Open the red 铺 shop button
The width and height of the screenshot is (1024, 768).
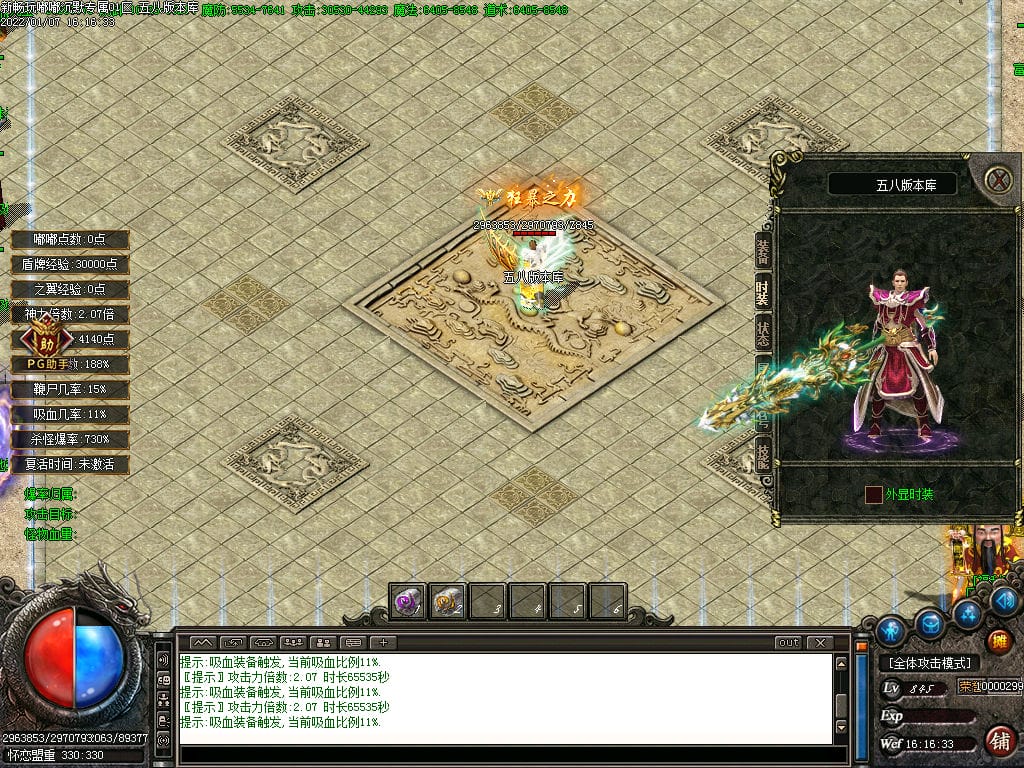(x=998, y=741)
